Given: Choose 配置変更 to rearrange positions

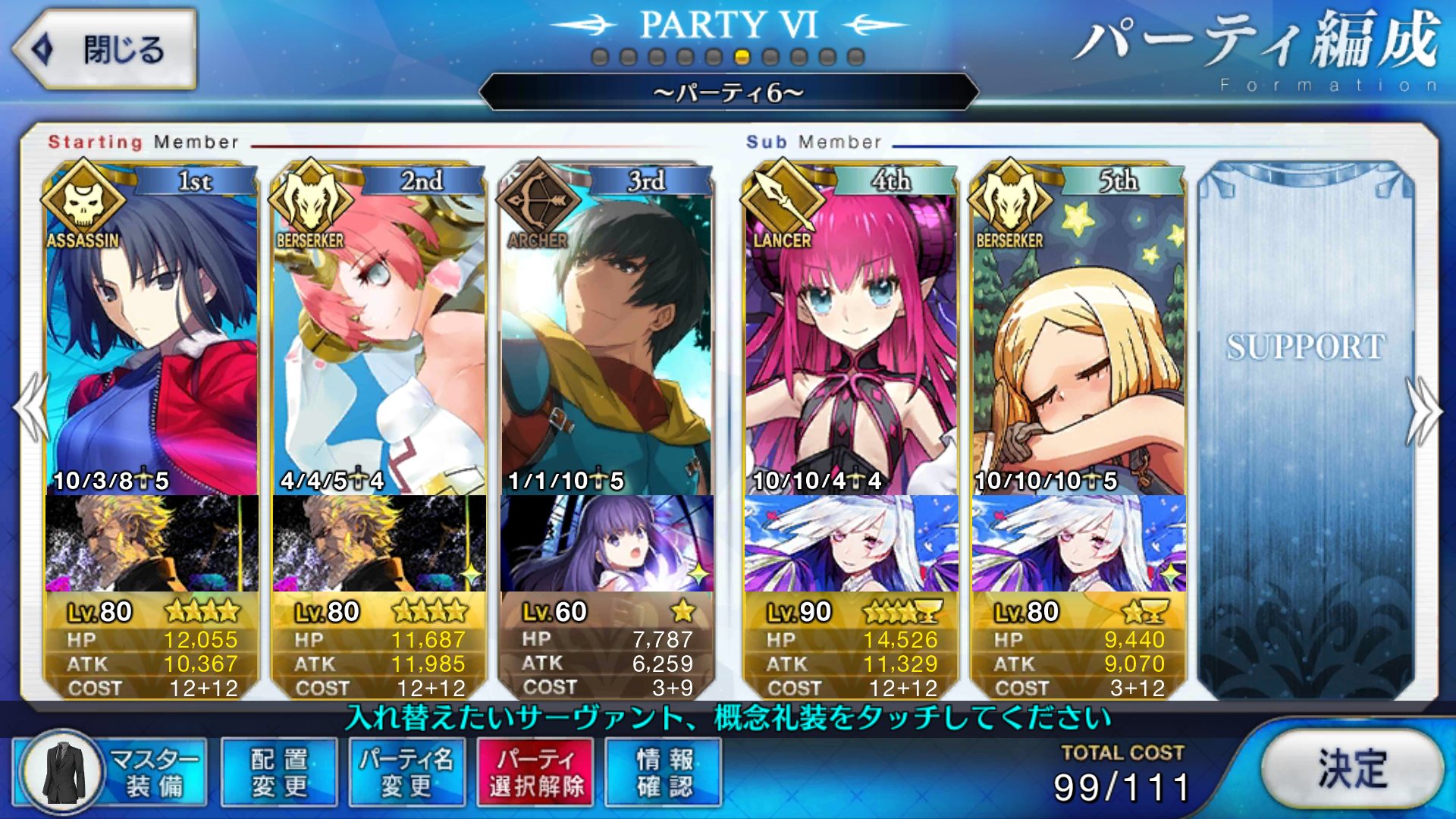Looking at the screenshot, I should (279, 772).
